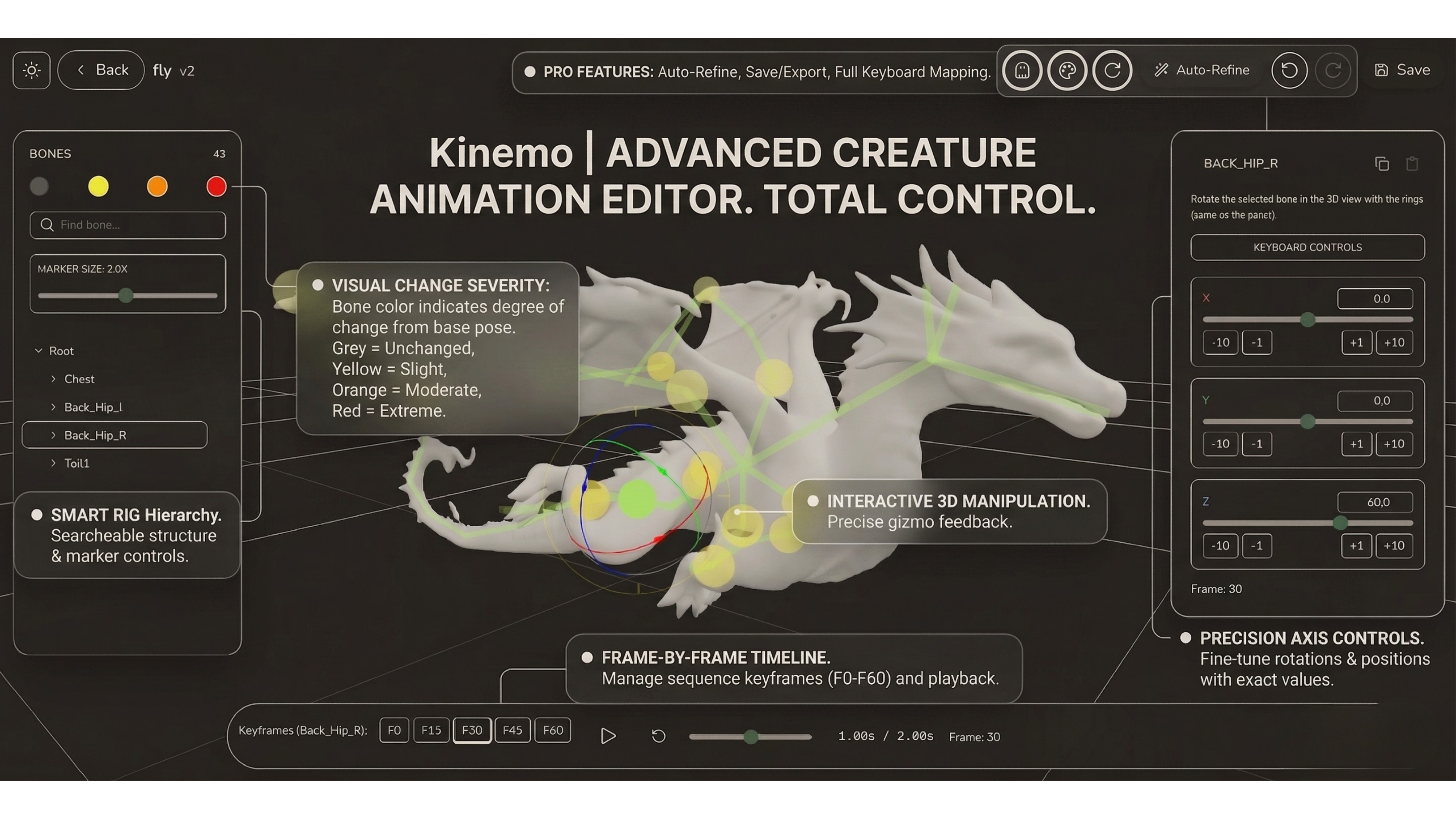Click the brightness icon at top left

coord(31,70)
